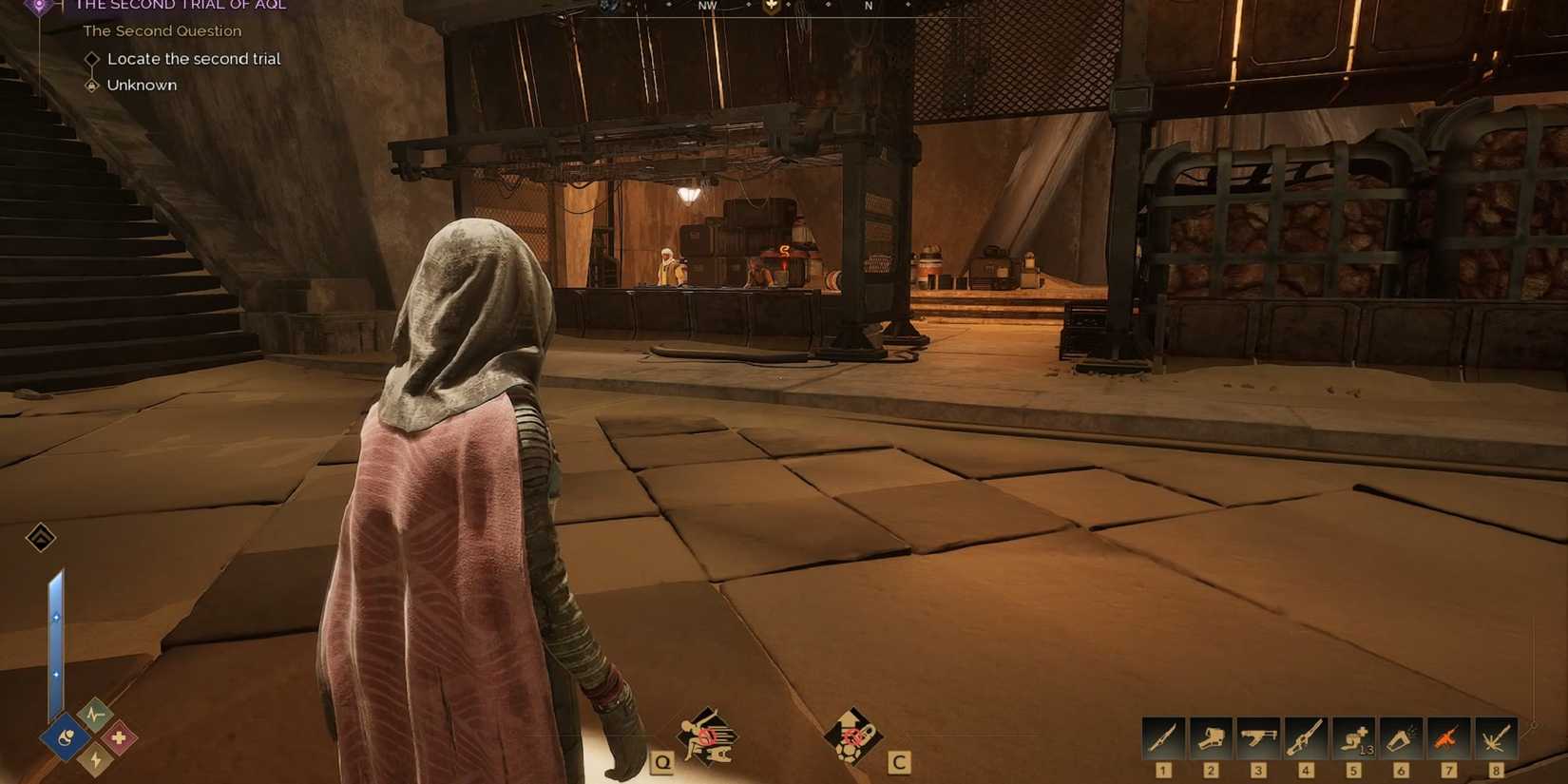Screen dimensions: 1568x784
Task: Use the healing kit in hotbar slot 5
Action: tap(1353, 736)
